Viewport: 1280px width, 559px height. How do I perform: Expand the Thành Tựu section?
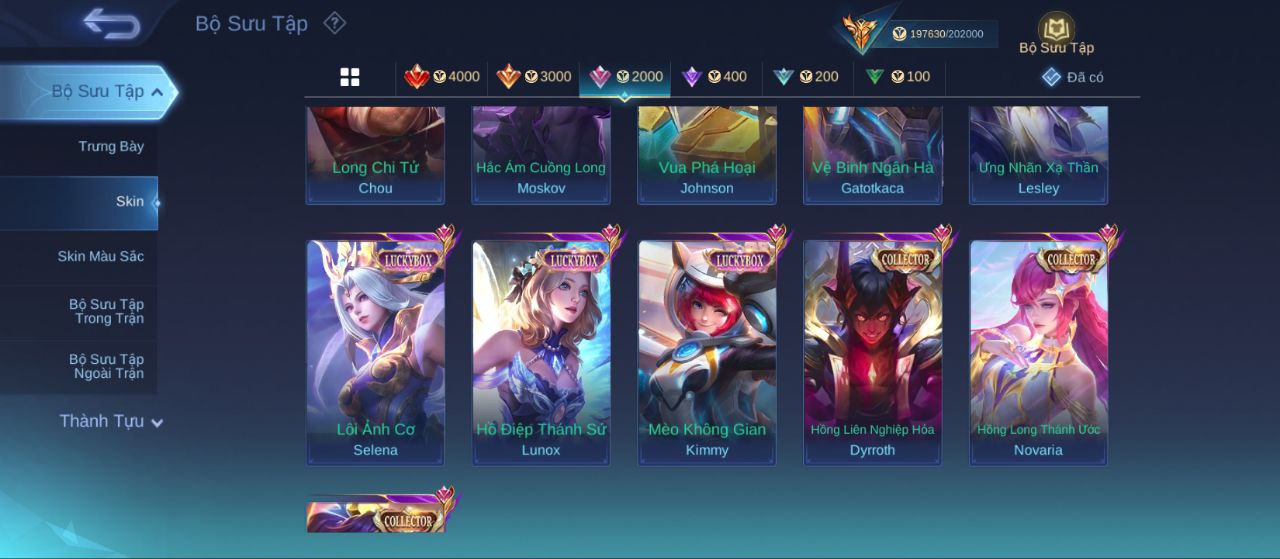point(110,422)
